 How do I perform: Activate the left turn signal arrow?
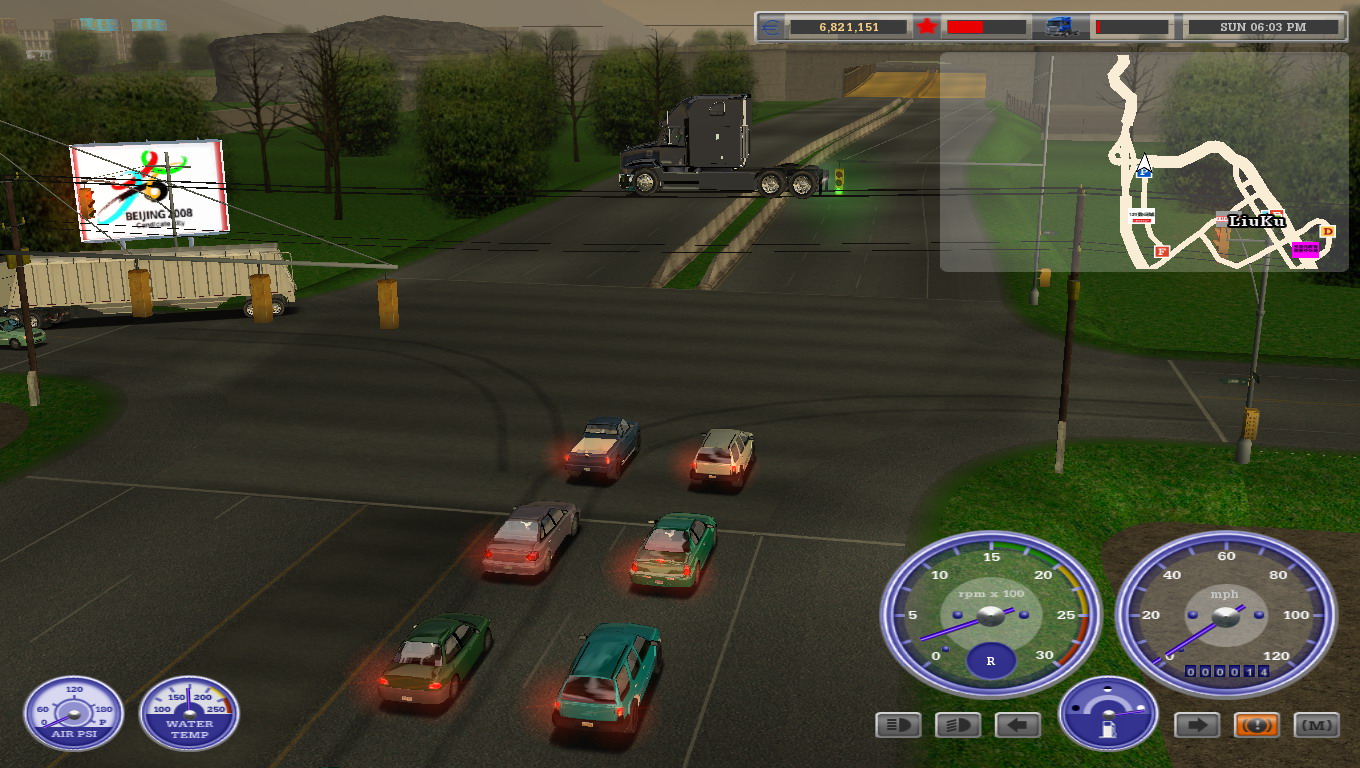coord(1018,725)
